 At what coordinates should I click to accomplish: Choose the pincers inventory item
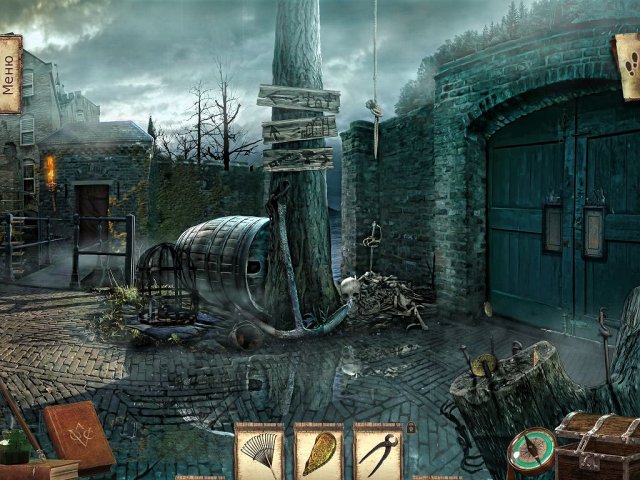tap(378, 452)
